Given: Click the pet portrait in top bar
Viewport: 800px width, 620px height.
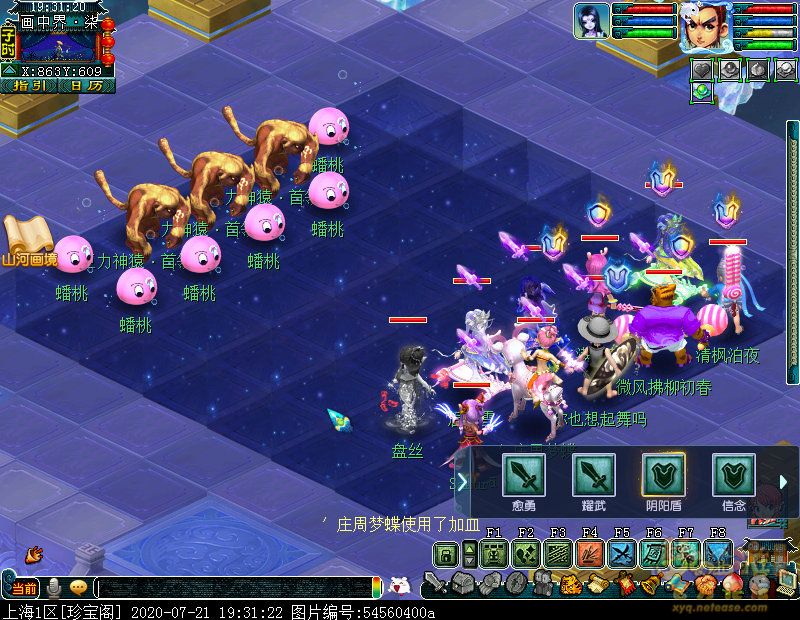Looking at the screenshot, I should pyautogui.click(x=591, y=22).
